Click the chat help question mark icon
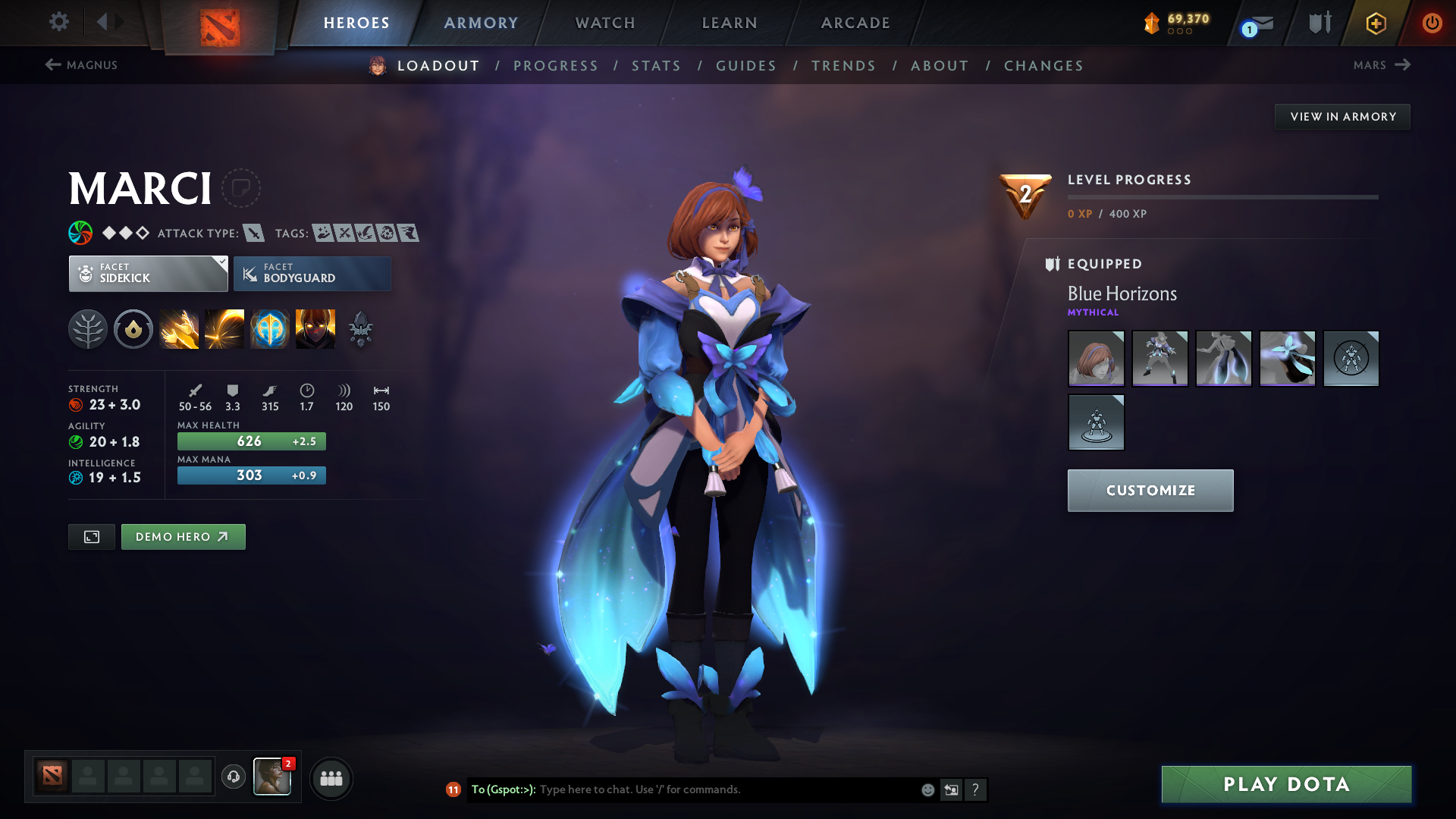Viewport: 1456px width, 819px height. [976, 789]
